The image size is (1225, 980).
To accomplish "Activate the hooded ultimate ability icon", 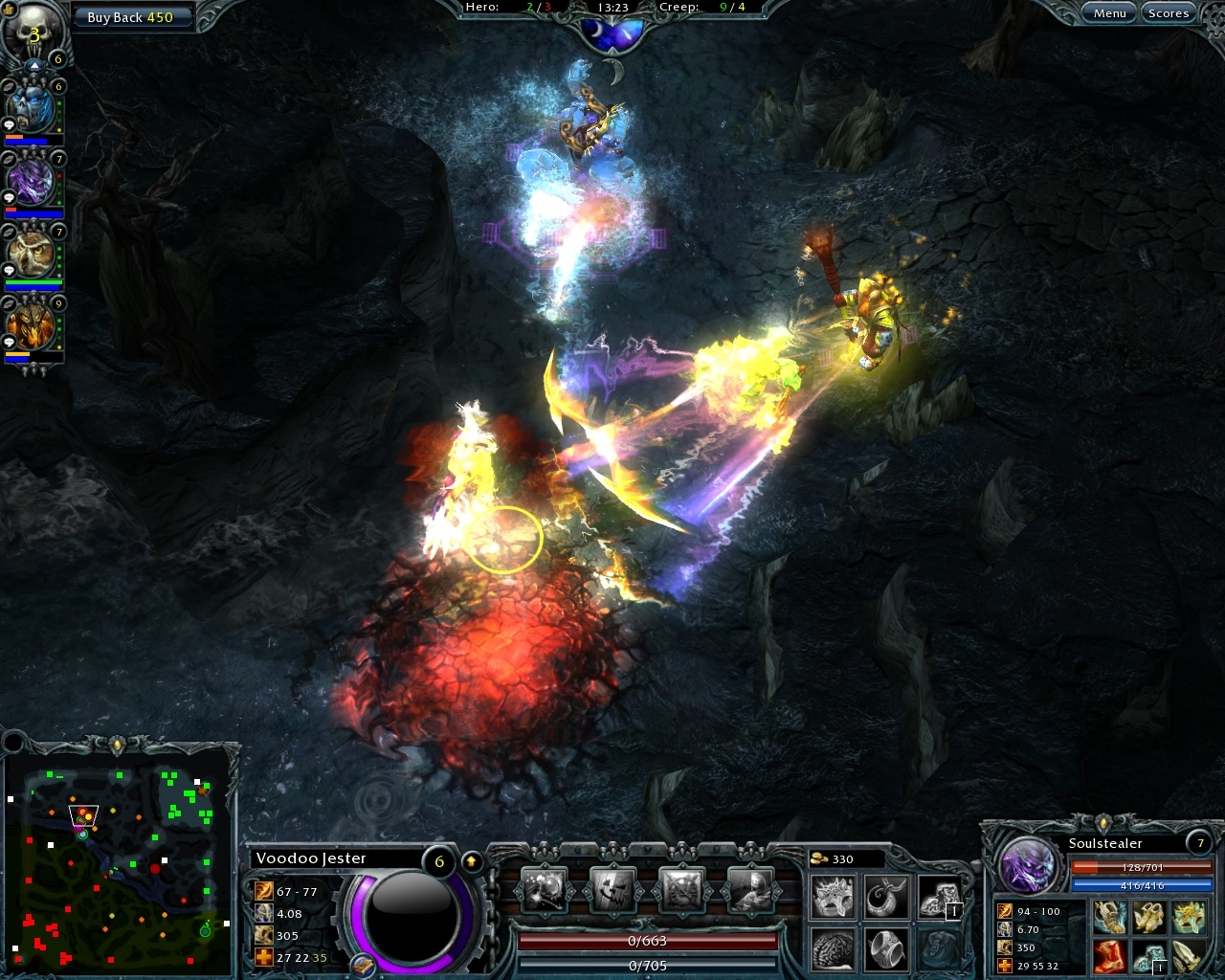I will point(750,887).
